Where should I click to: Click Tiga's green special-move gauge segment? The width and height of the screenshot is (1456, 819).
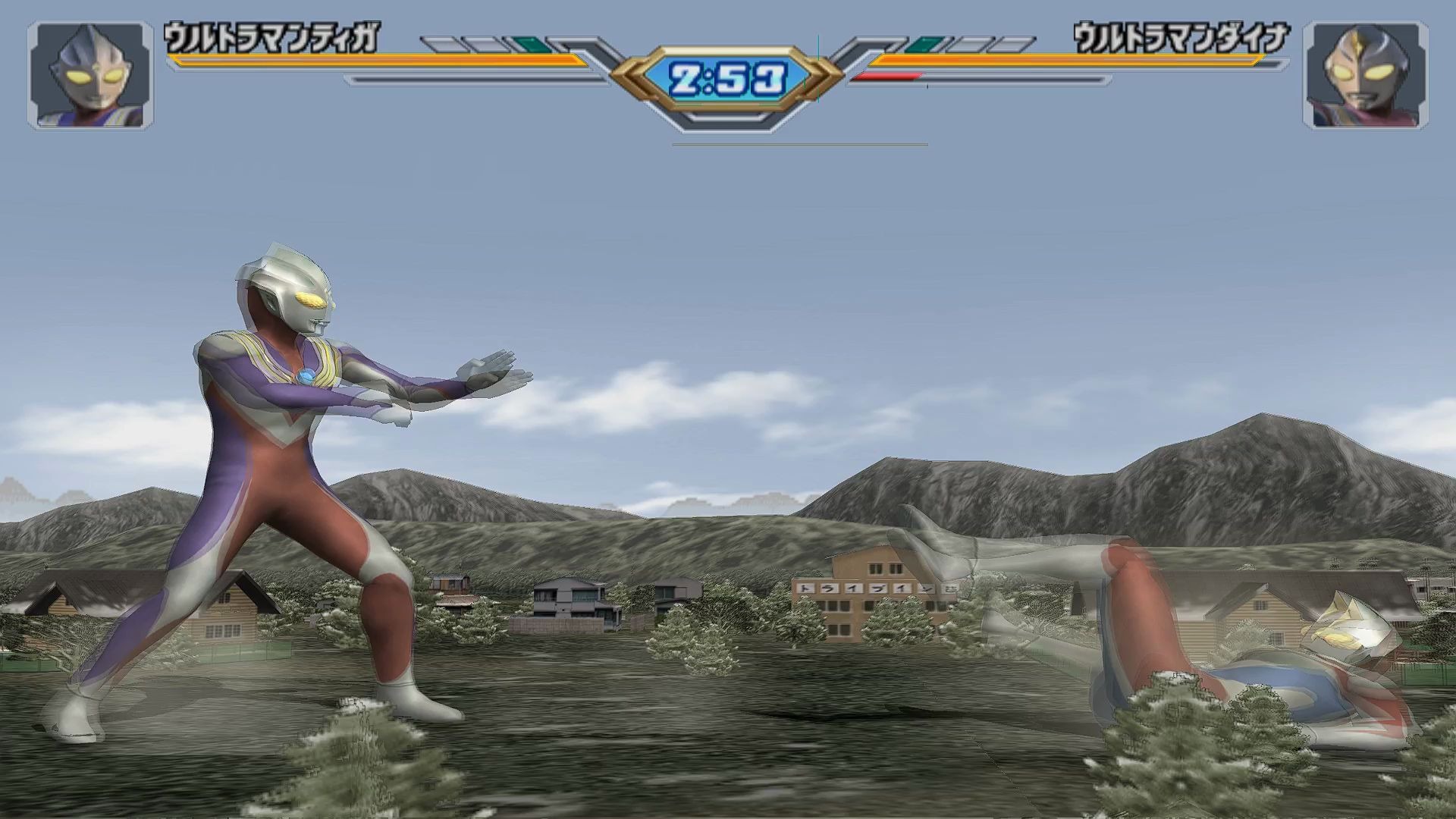(531, 44)
